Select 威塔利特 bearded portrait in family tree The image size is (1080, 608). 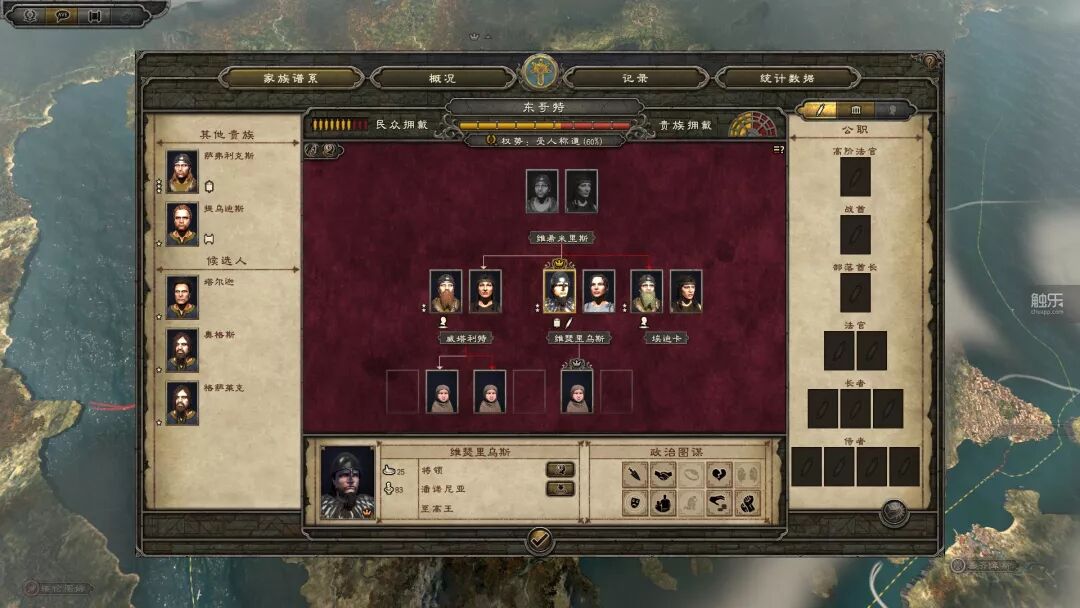coord(446,291)
